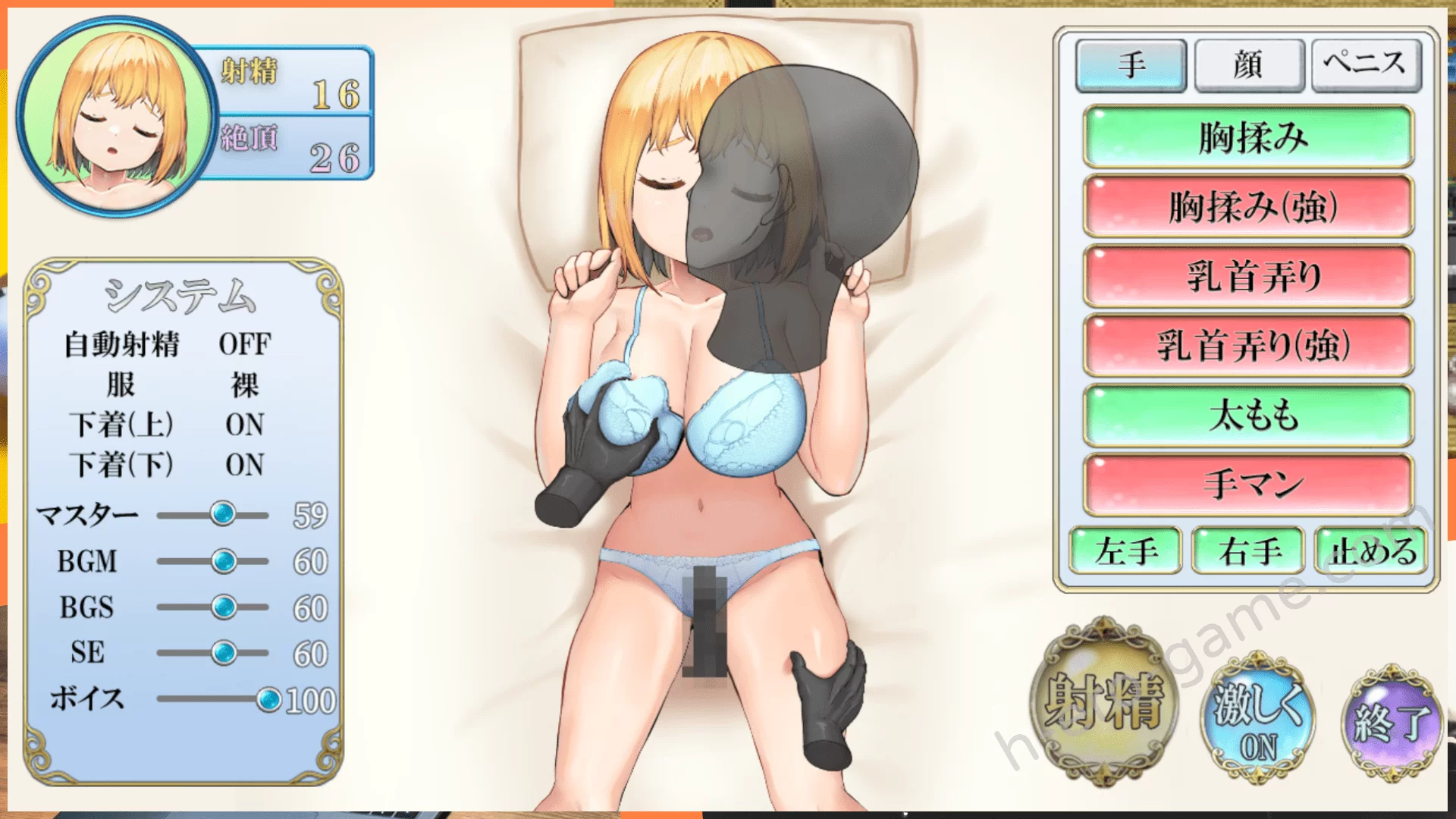Click the purple 終了 end button

point(1392,721)
